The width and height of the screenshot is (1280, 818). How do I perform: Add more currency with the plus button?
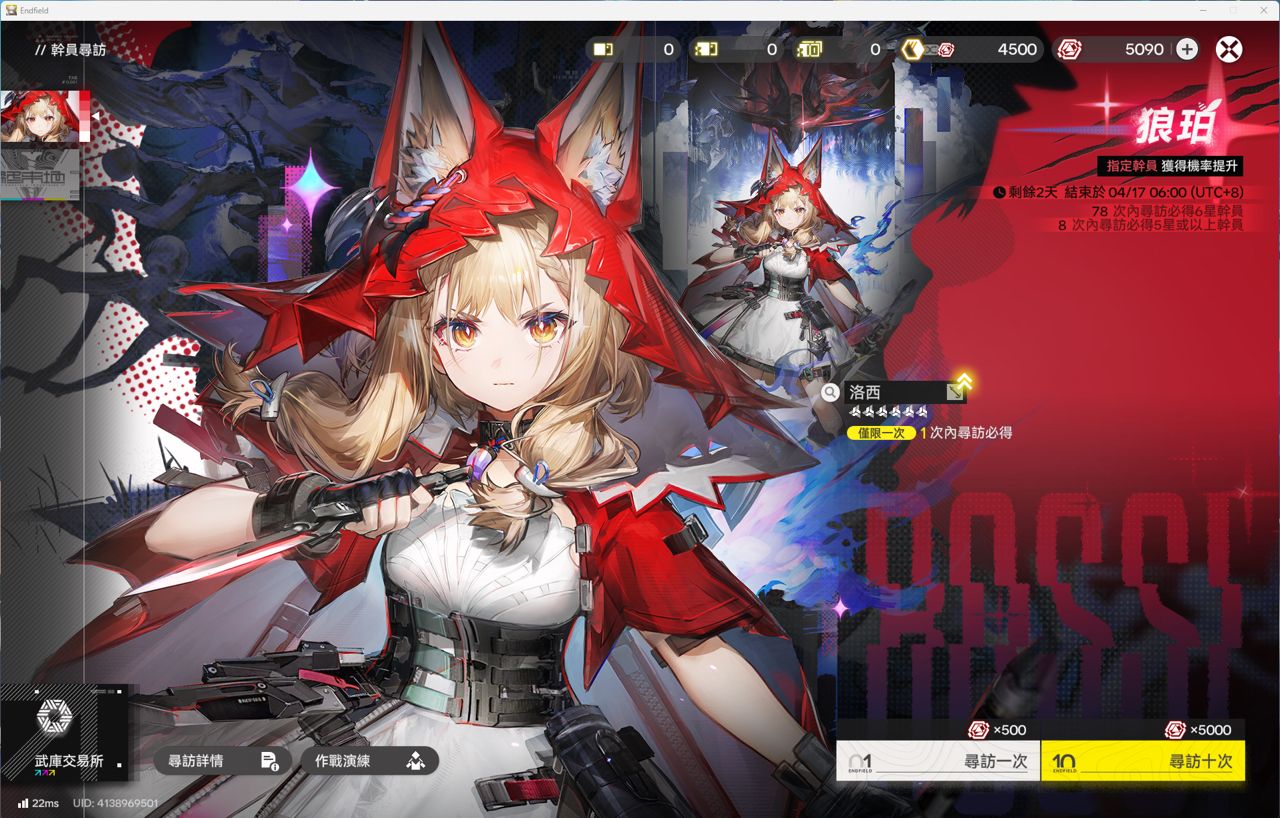(x=1187, y=49)
